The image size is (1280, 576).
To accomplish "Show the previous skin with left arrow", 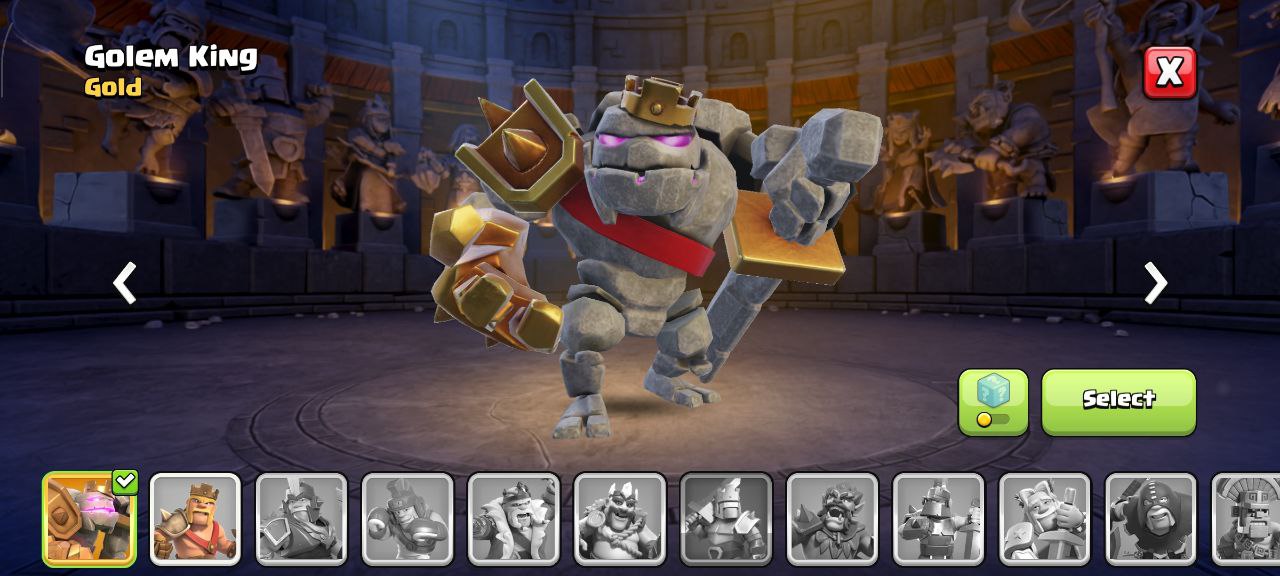I will 125,283.
